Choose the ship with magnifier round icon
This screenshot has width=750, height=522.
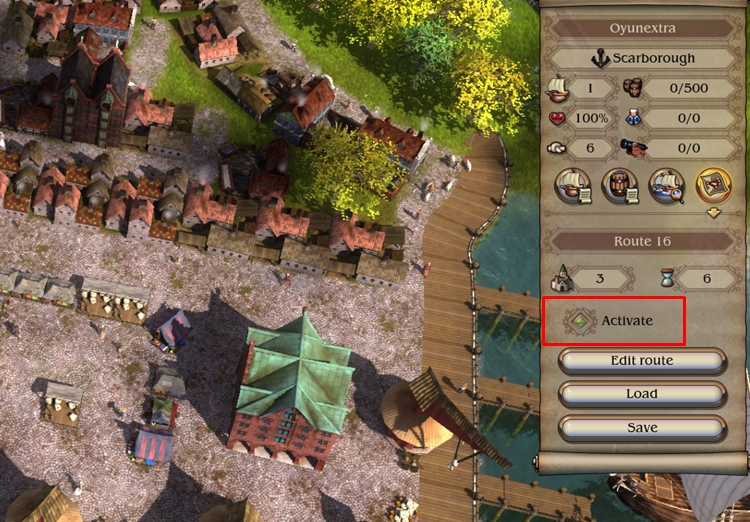tap(666, 186)
